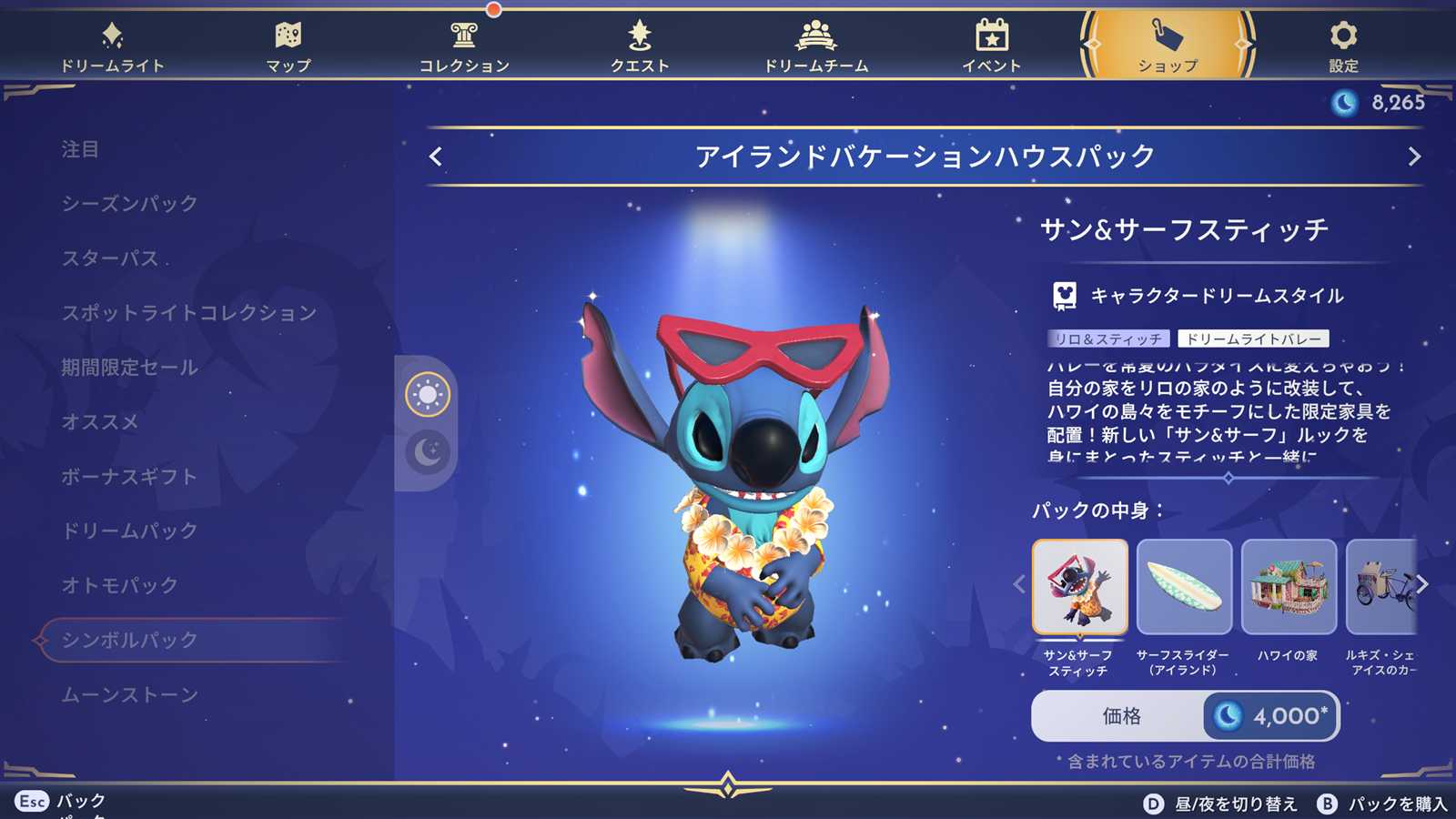Select the 注目 shop category
The image size is (1456, 819).
[80, 149]
